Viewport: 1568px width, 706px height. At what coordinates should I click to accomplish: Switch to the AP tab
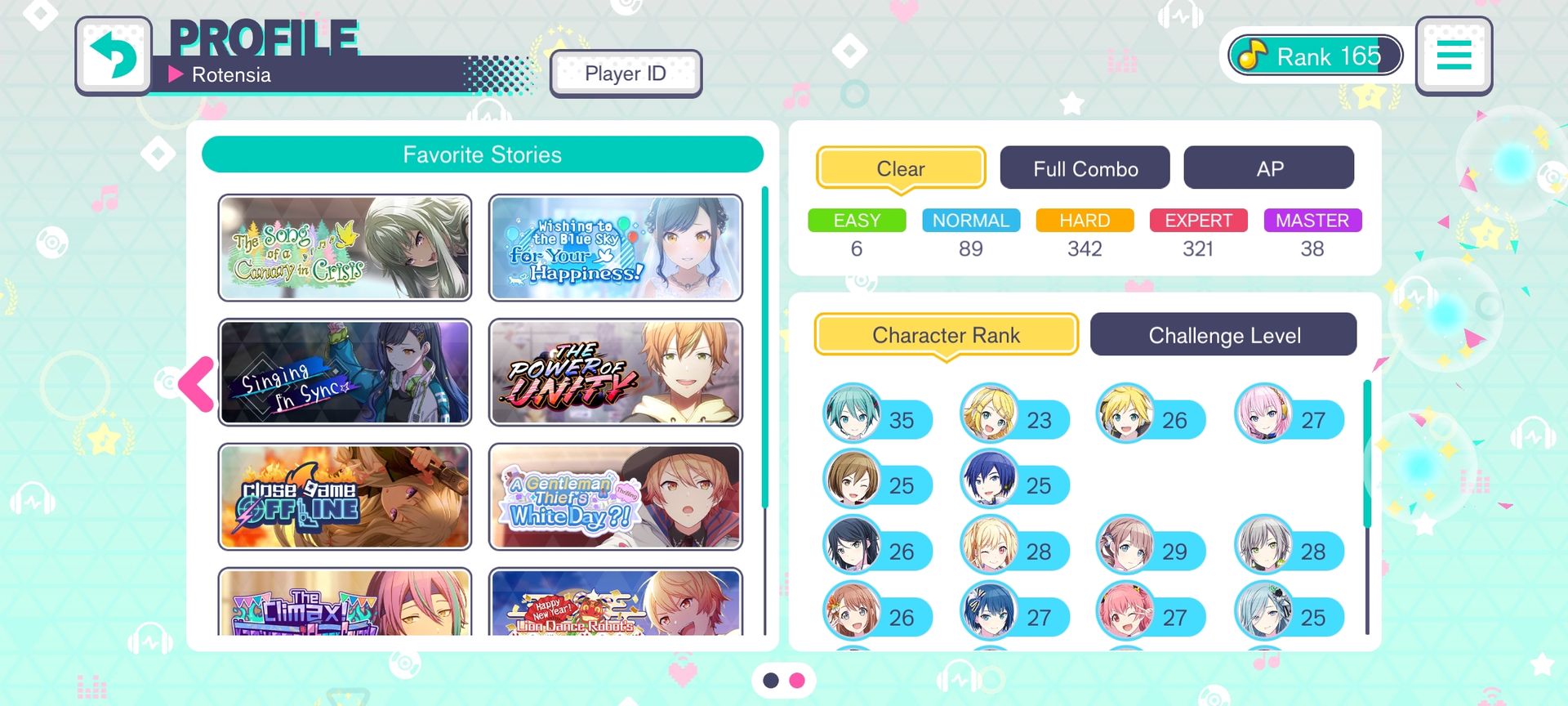[1268, 168]
